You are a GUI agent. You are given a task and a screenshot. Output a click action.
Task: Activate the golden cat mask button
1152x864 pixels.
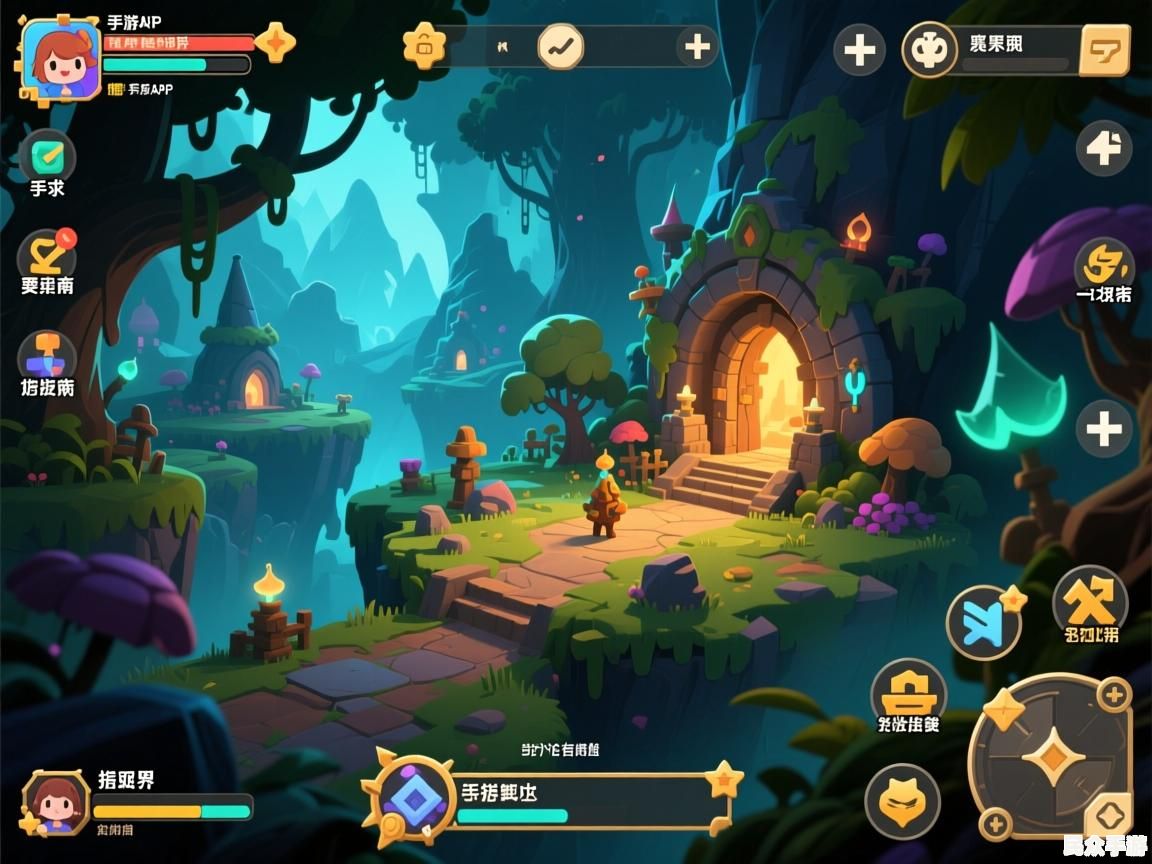click(x=902, y=800)
